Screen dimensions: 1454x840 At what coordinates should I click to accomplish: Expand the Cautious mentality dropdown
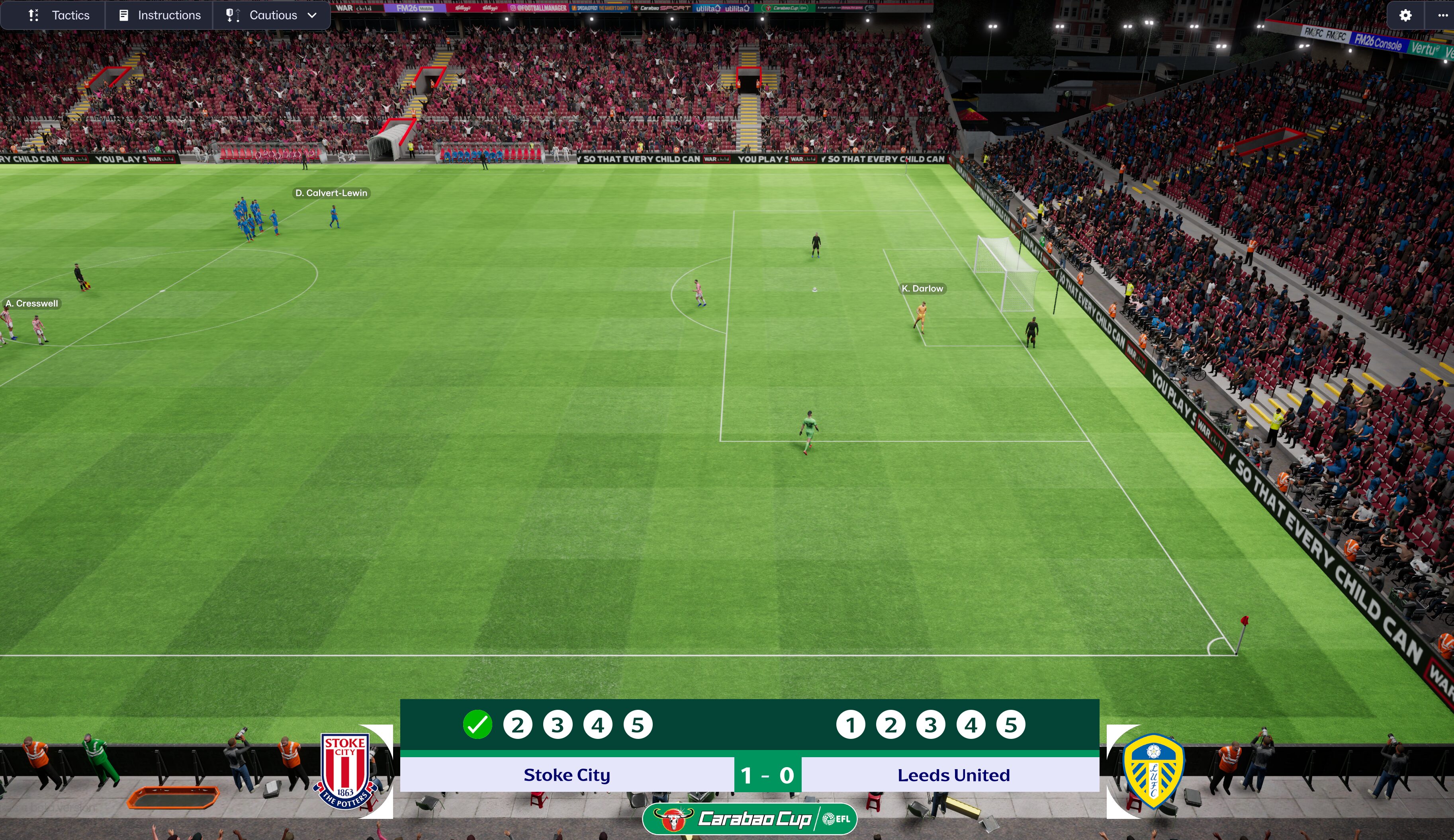point(272,15)
